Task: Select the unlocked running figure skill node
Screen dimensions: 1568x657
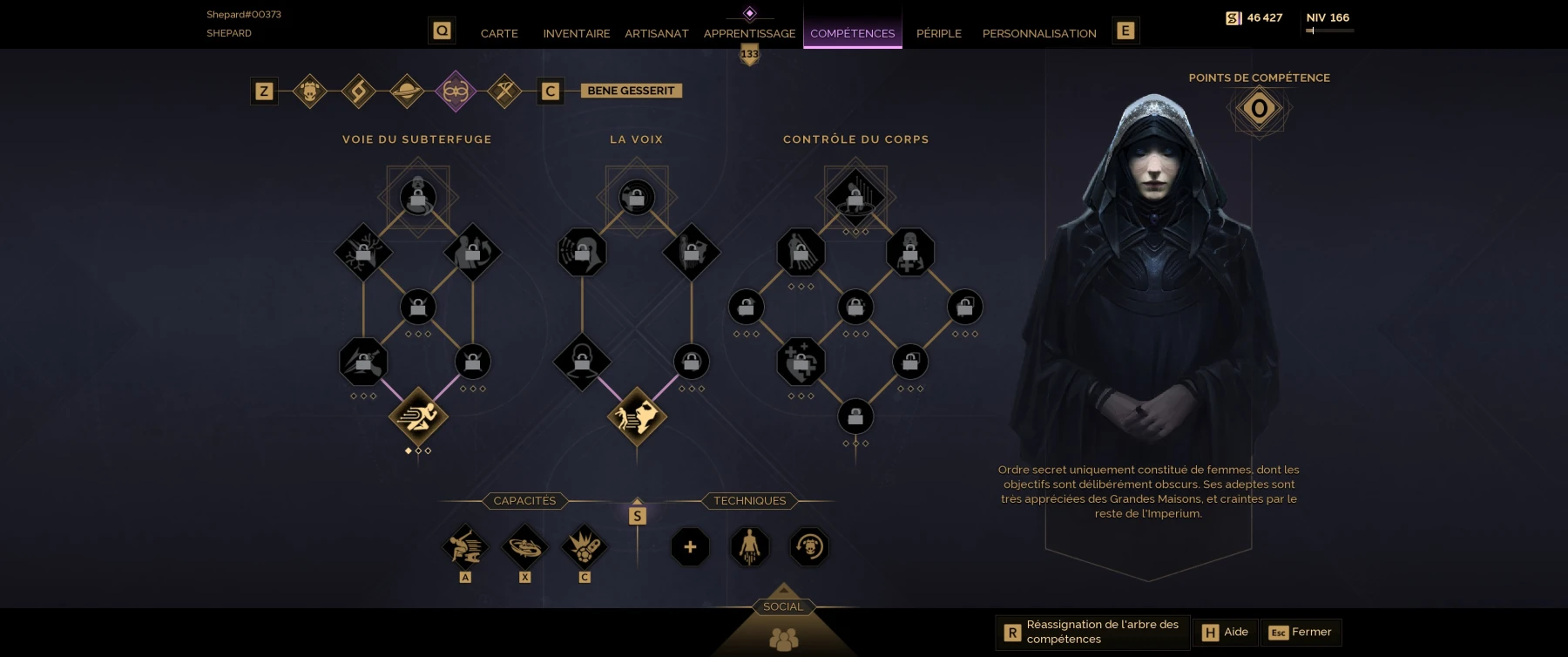Action: (x=418, y=417)
